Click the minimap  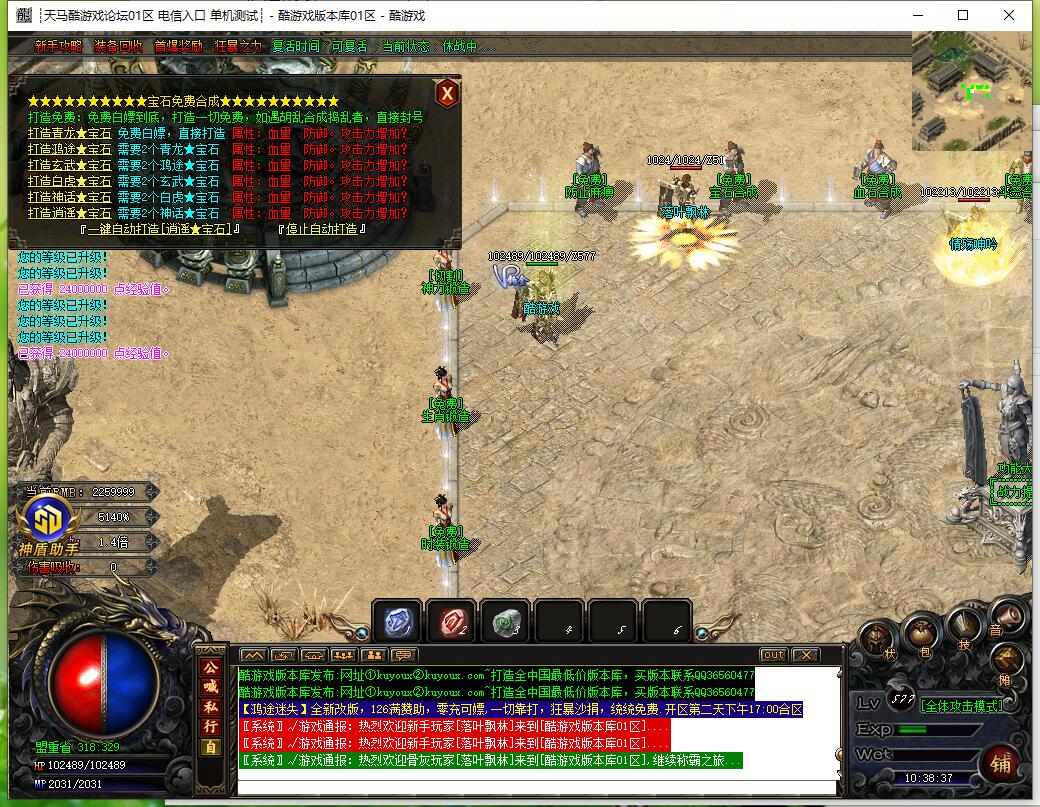[970, 92]
